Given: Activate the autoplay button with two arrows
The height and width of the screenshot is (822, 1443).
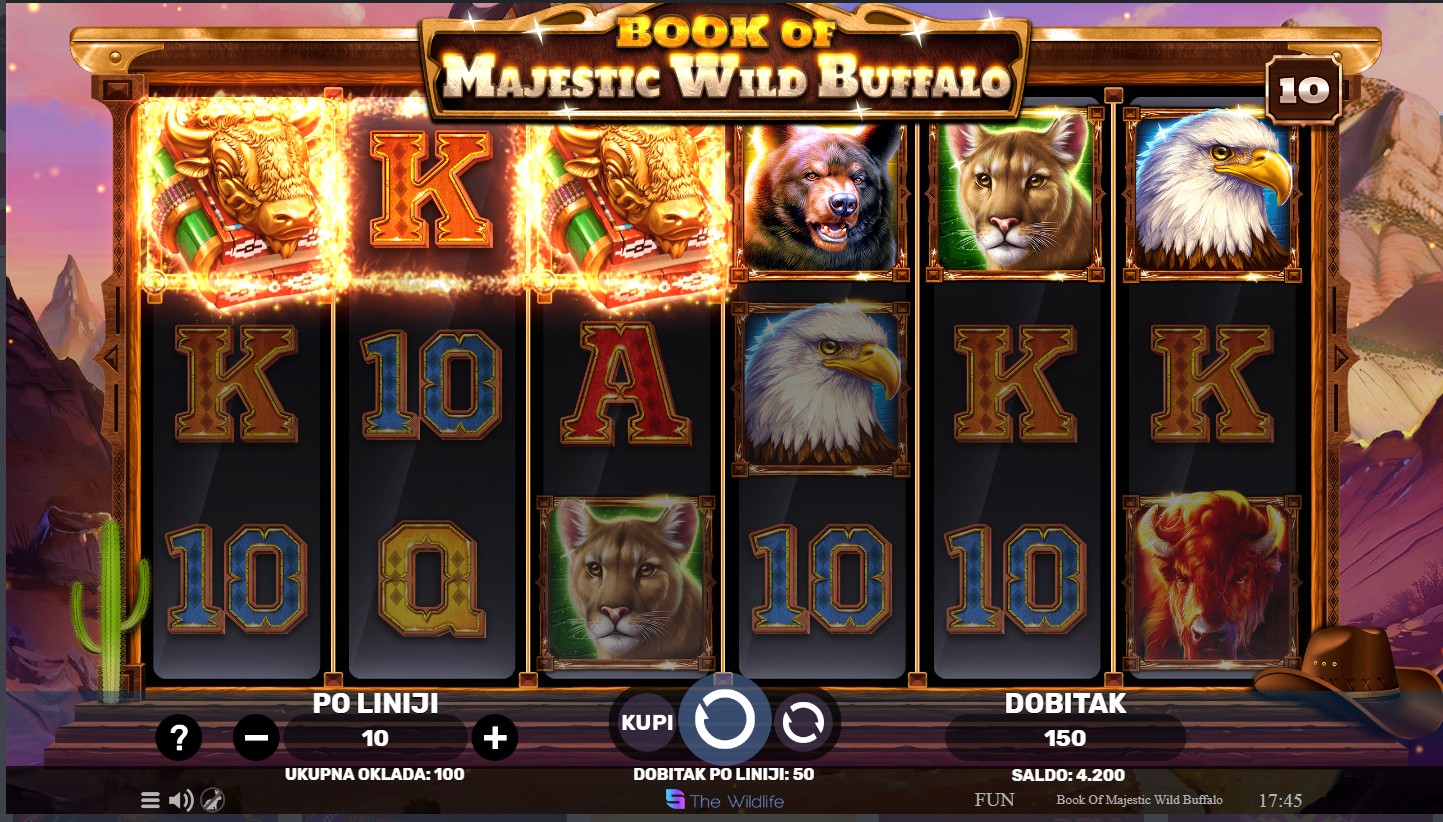Looking at the screenshot, I should [x=802, y=723].
